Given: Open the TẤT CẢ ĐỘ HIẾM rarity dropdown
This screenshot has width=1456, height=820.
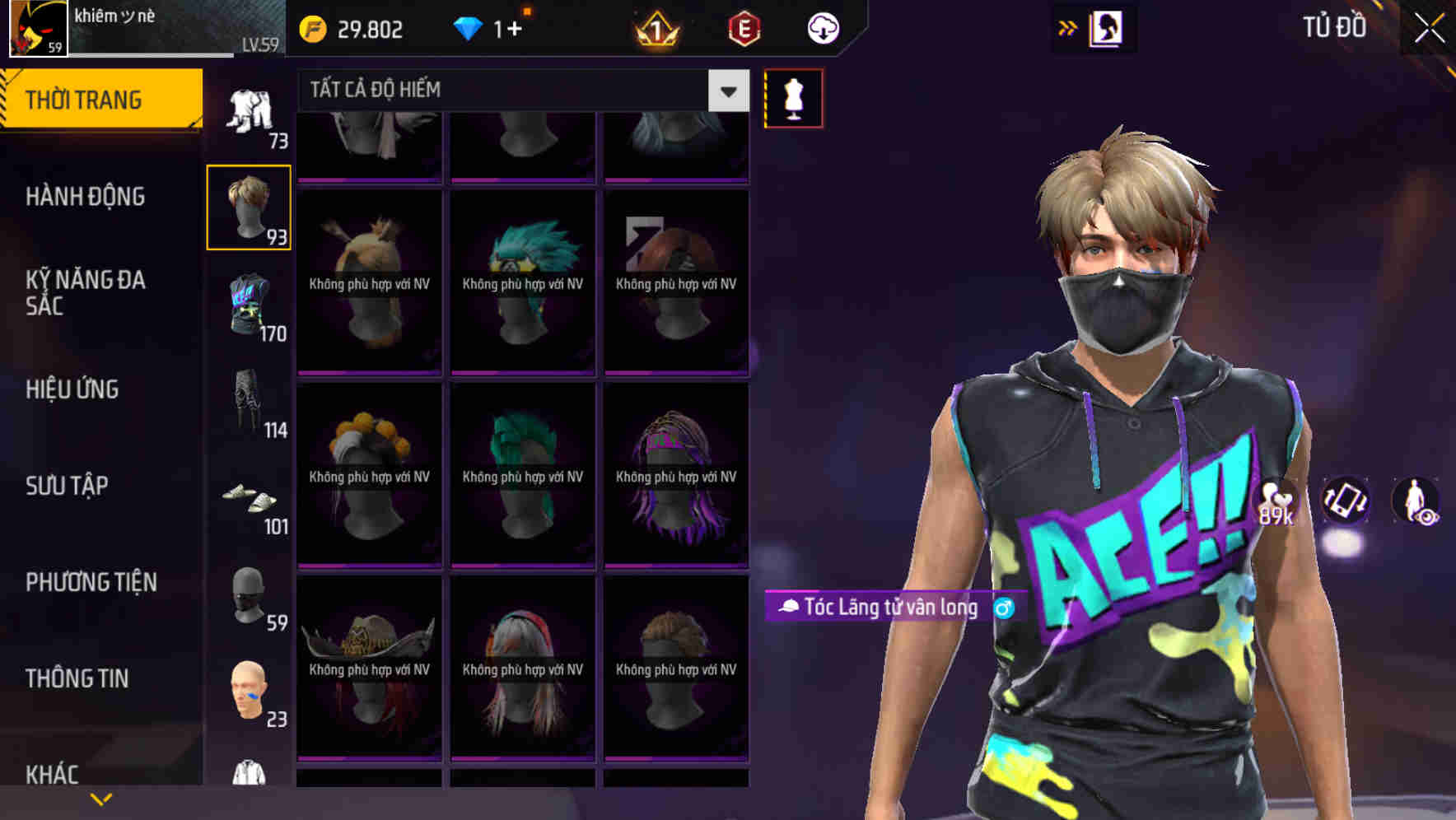Looking at the screenshot, I should click(x=511, y=91).
